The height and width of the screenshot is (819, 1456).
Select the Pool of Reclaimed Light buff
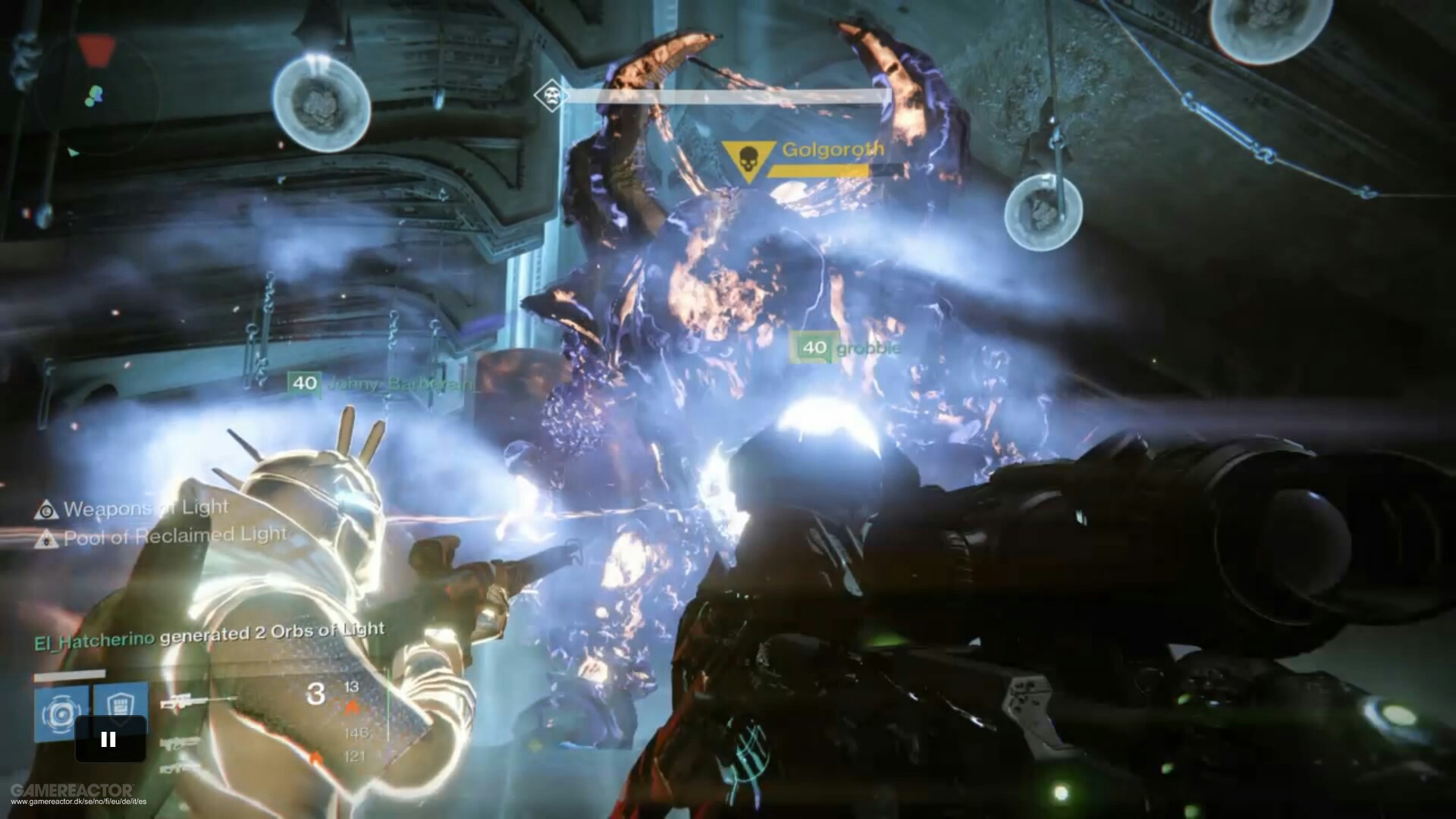click(x=164, y=537)
